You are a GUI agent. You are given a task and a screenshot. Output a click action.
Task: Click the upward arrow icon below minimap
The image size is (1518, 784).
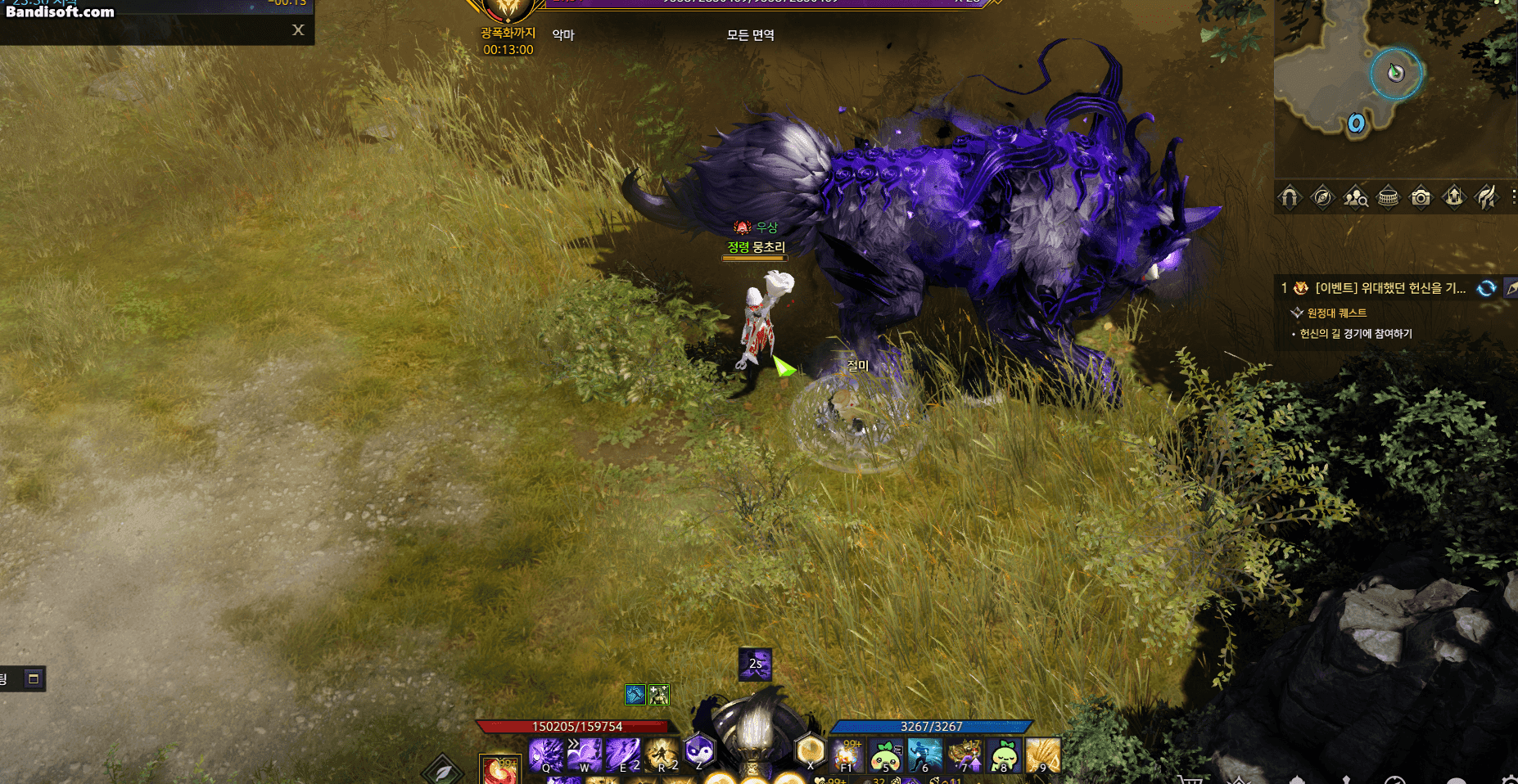[x=1454, y=197]
